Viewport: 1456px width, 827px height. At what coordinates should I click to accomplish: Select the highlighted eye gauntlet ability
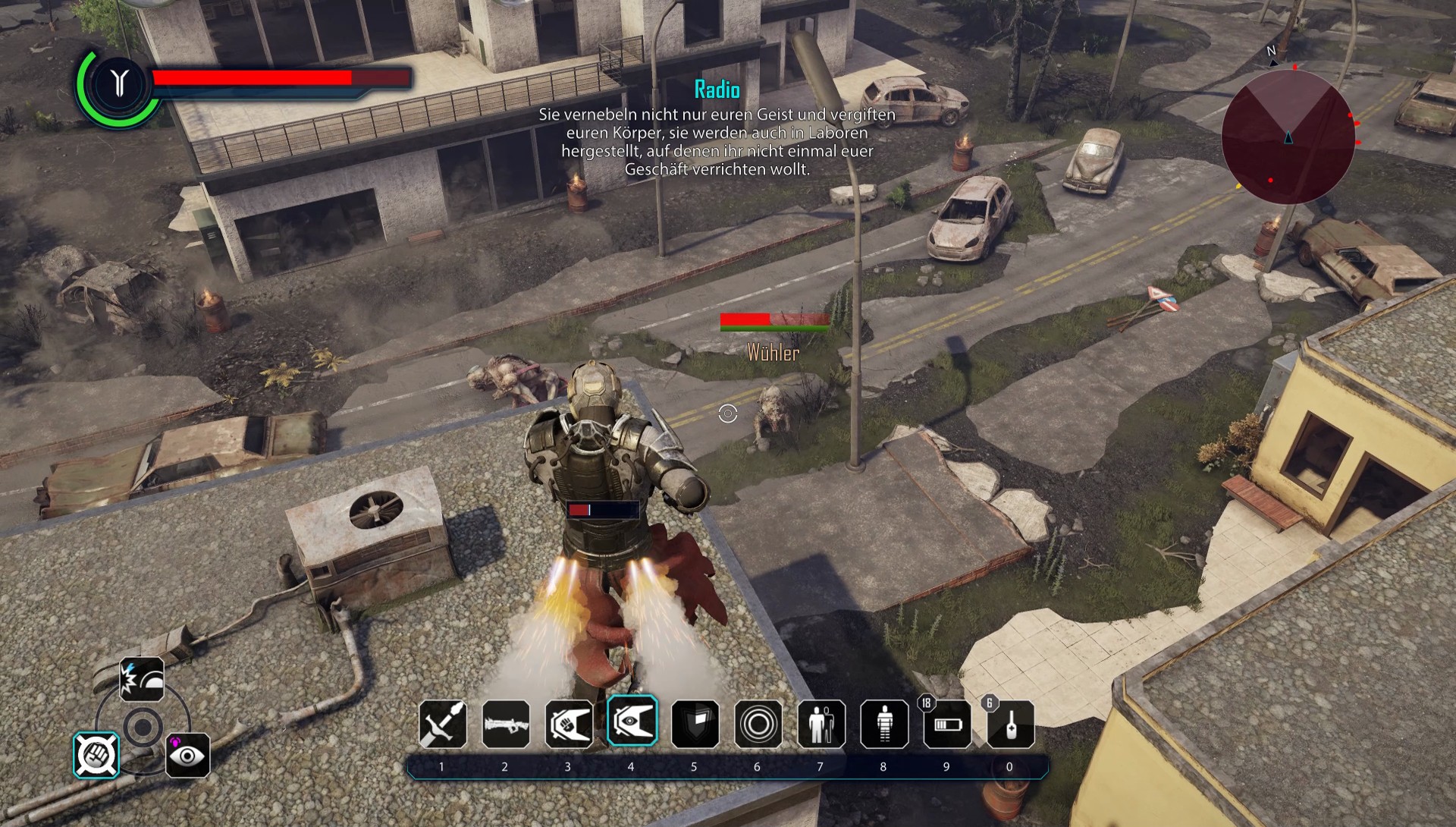point(632,721)
